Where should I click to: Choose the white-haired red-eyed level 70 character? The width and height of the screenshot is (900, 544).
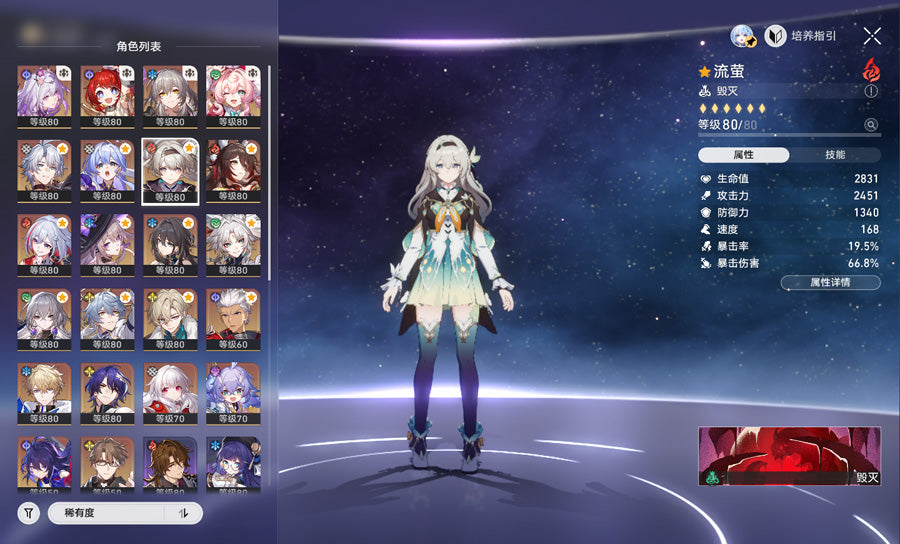point(169,391)
